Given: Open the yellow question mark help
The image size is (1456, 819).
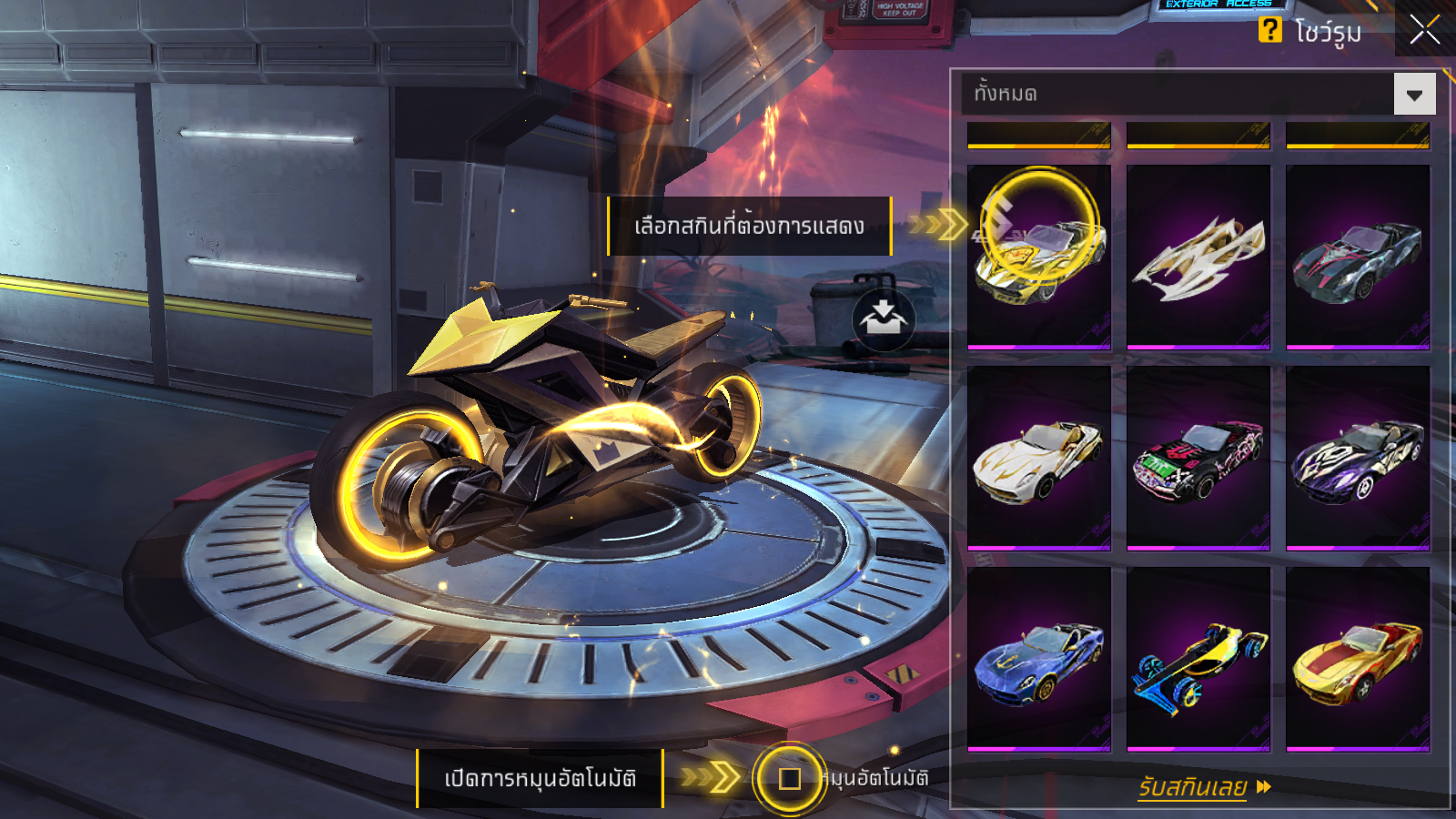Looking at the screenshot, I should (1269, 30).
